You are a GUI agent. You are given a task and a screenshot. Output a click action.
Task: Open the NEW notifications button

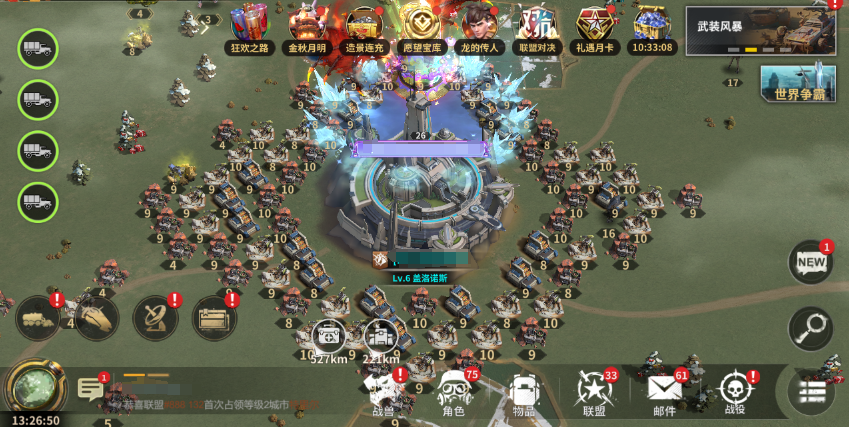coord(810,262)
